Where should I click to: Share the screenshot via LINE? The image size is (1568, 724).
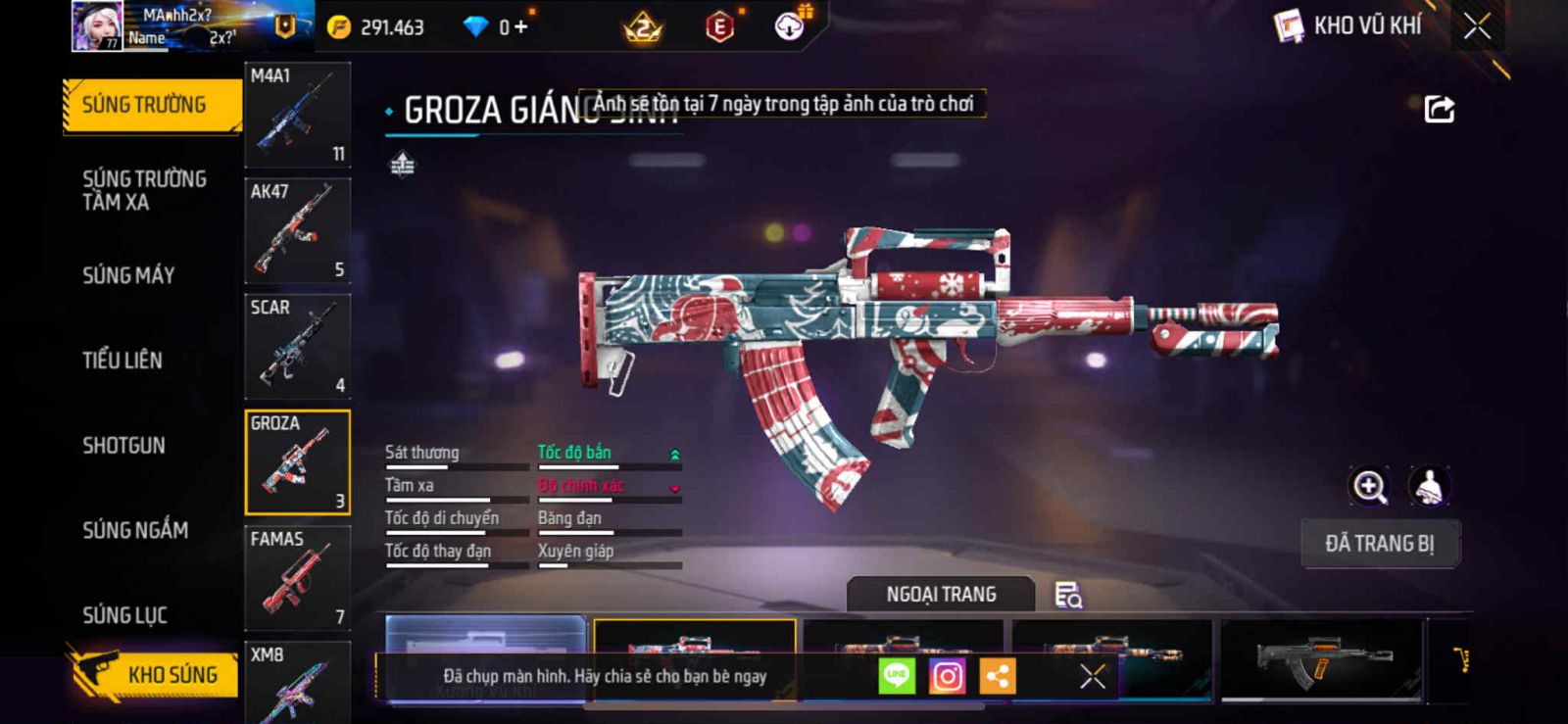point(897,676)
